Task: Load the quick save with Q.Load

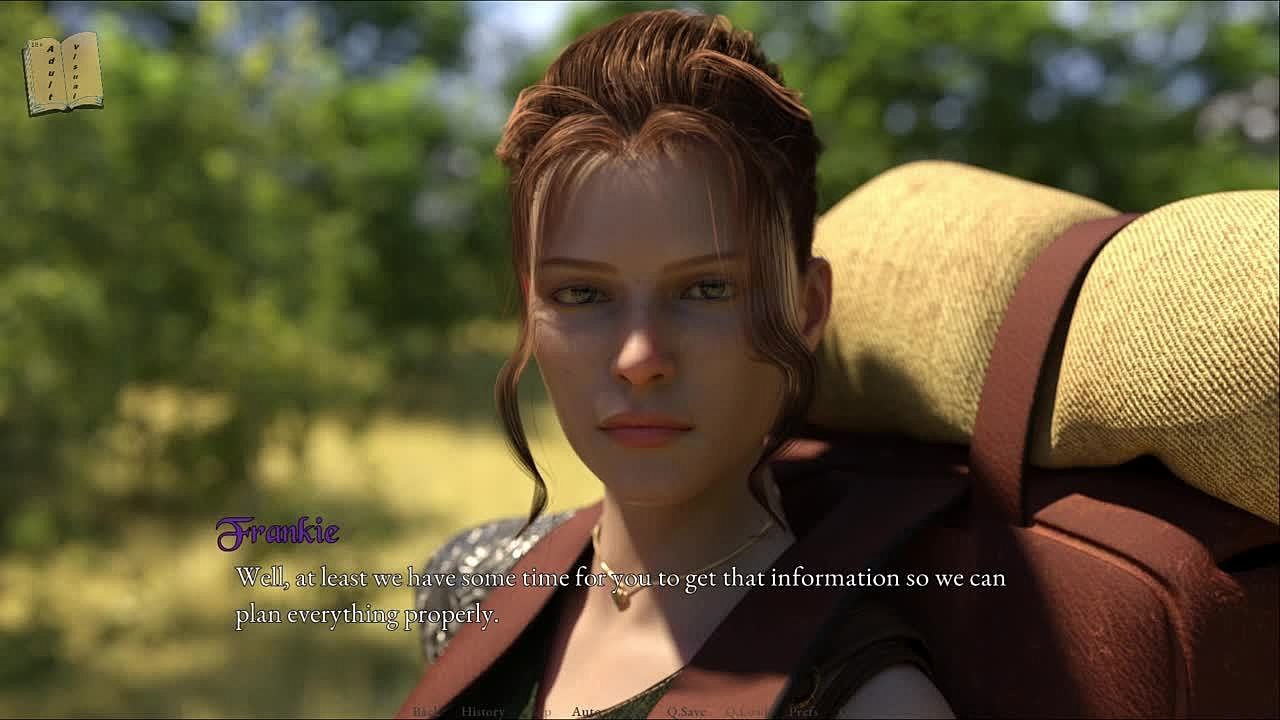Action: click(748, 712)
